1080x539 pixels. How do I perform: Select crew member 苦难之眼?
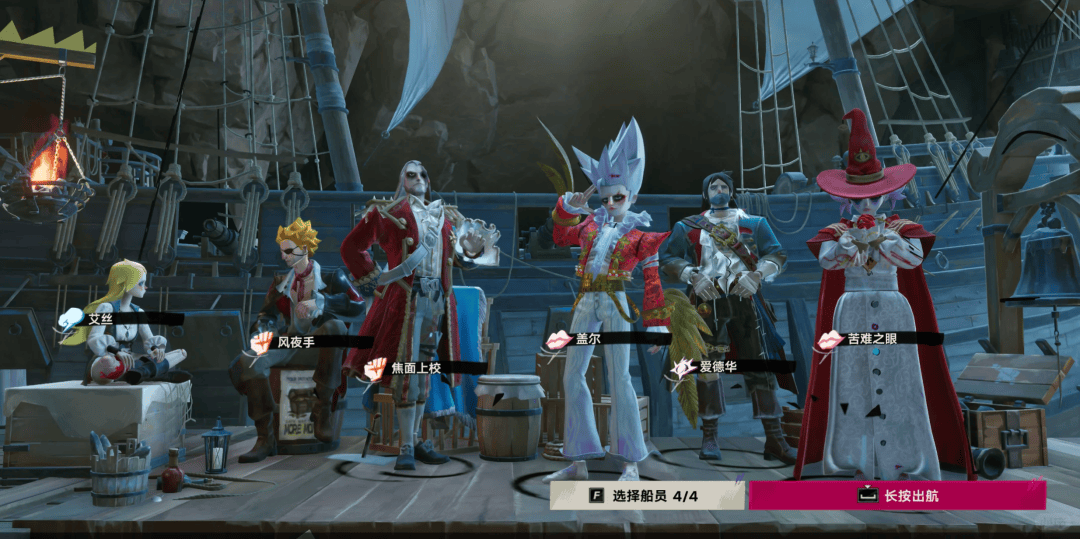[872, 339]
